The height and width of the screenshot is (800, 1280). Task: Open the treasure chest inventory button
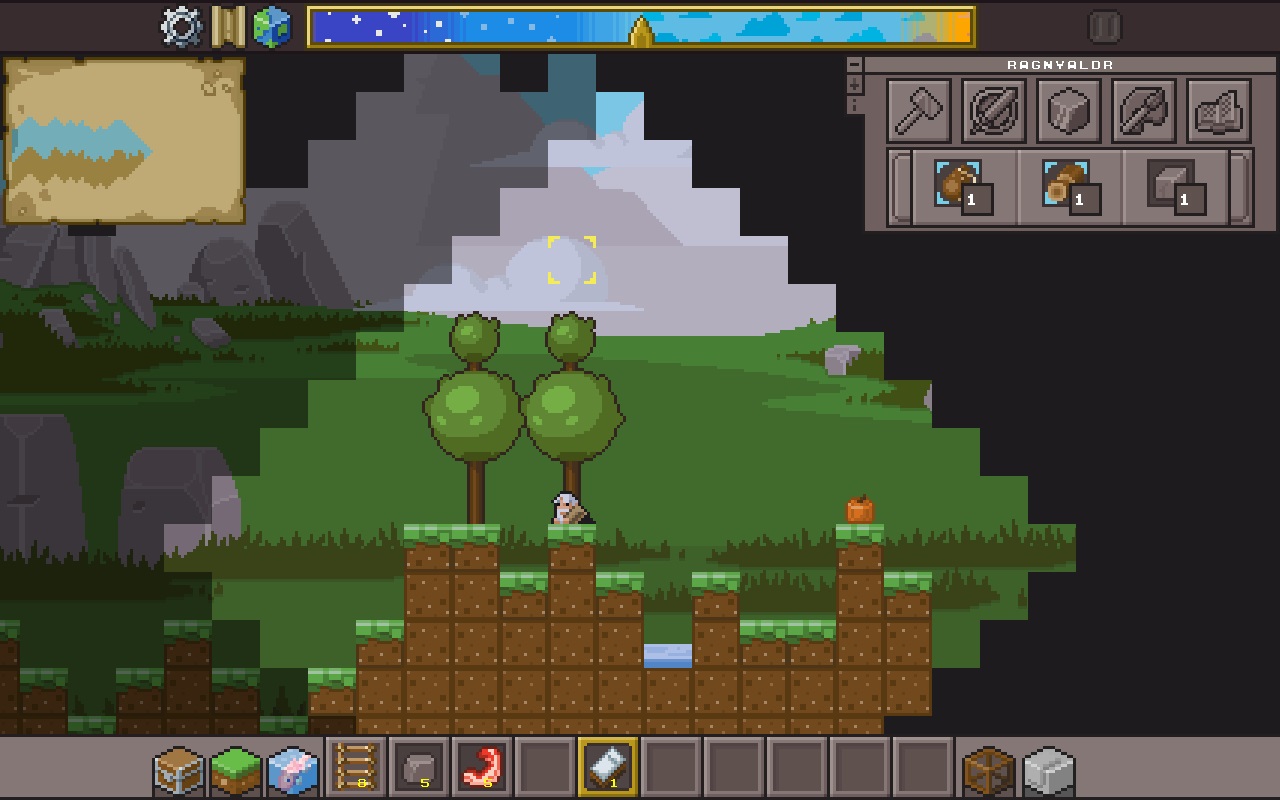178,770
